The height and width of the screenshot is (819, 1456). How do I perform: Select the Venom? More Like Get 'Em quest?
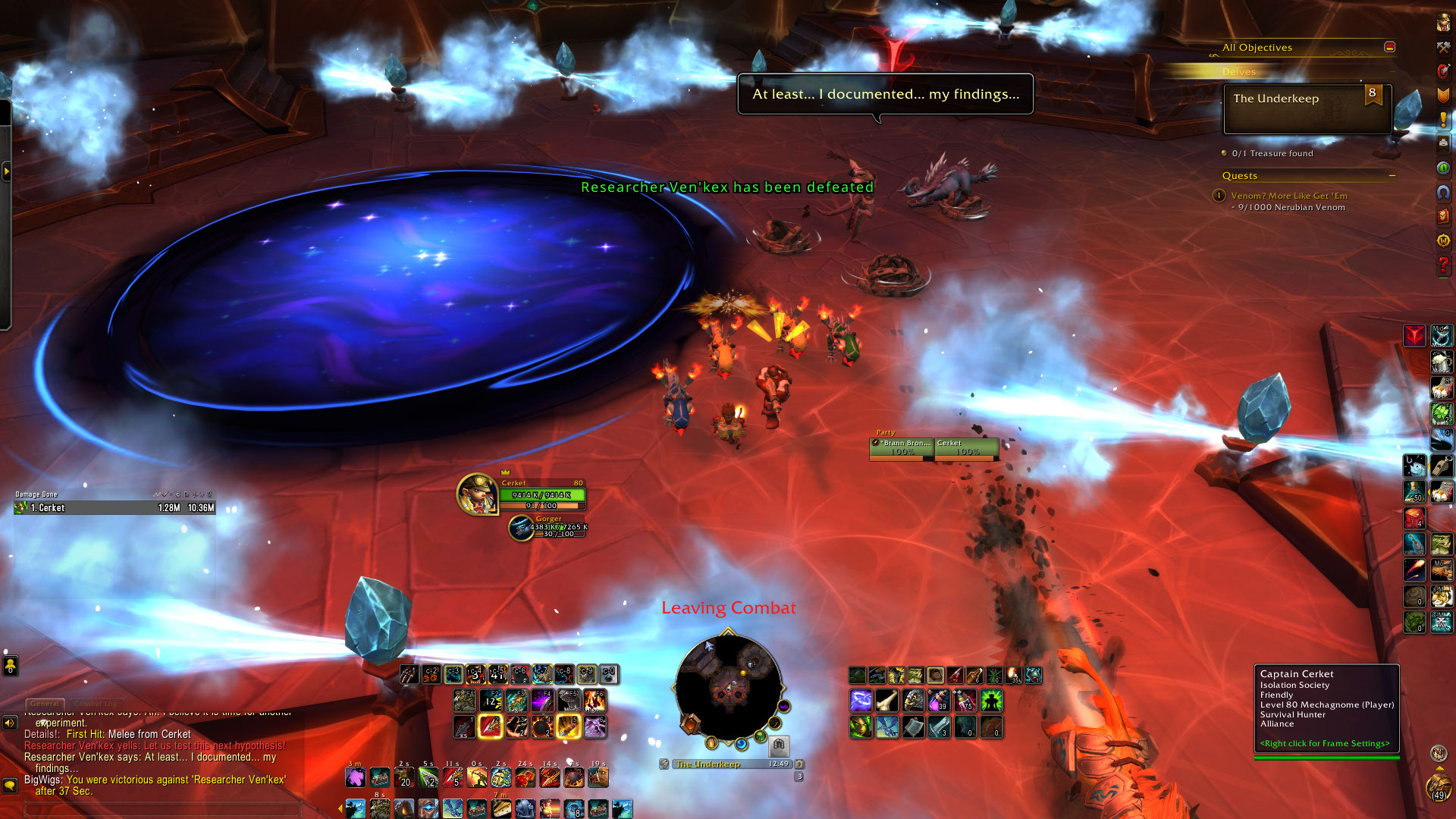point(1288,196)
